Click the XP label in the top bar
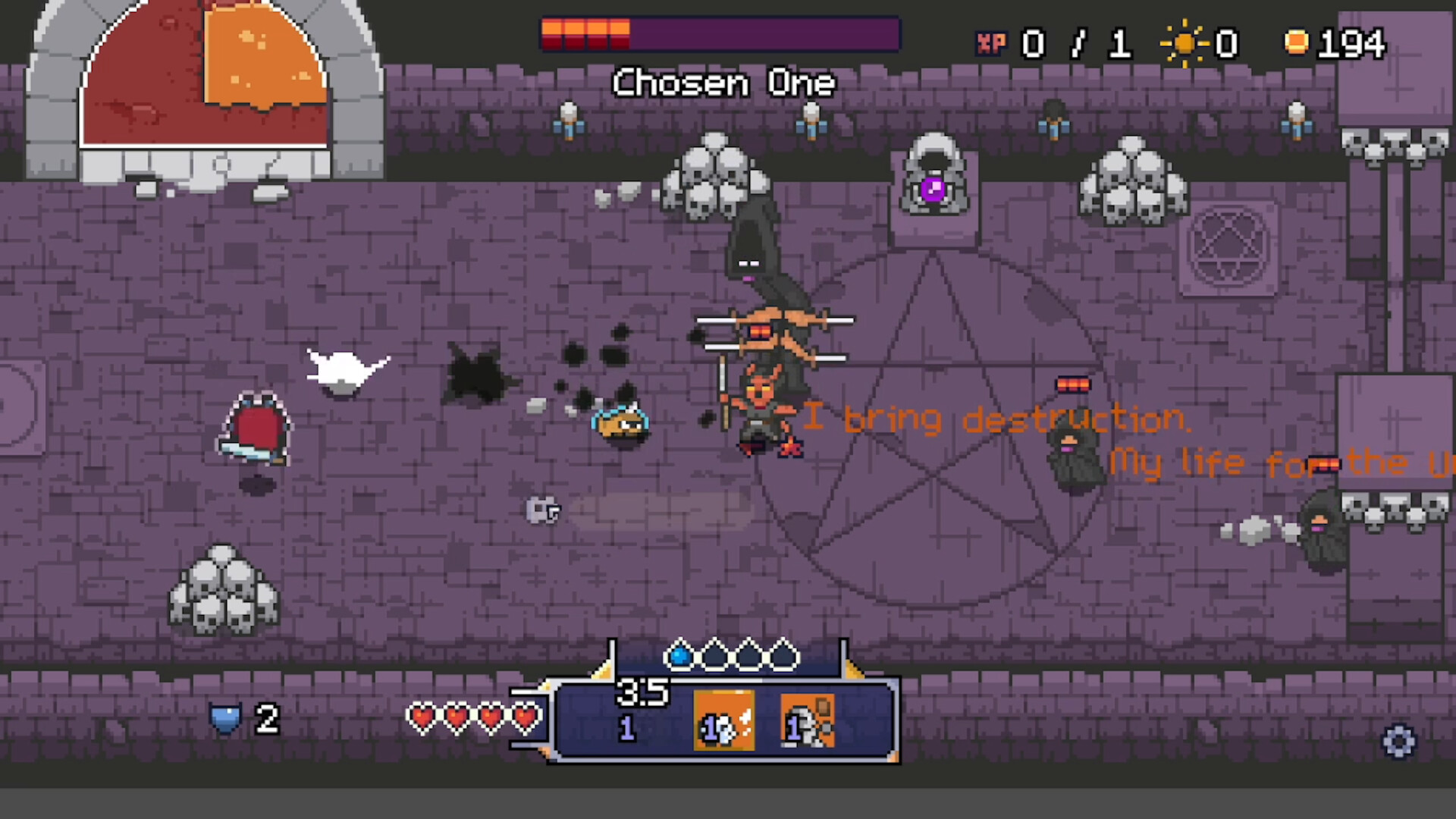Screen dimensions: 1456x819 (x=991, y=43)
